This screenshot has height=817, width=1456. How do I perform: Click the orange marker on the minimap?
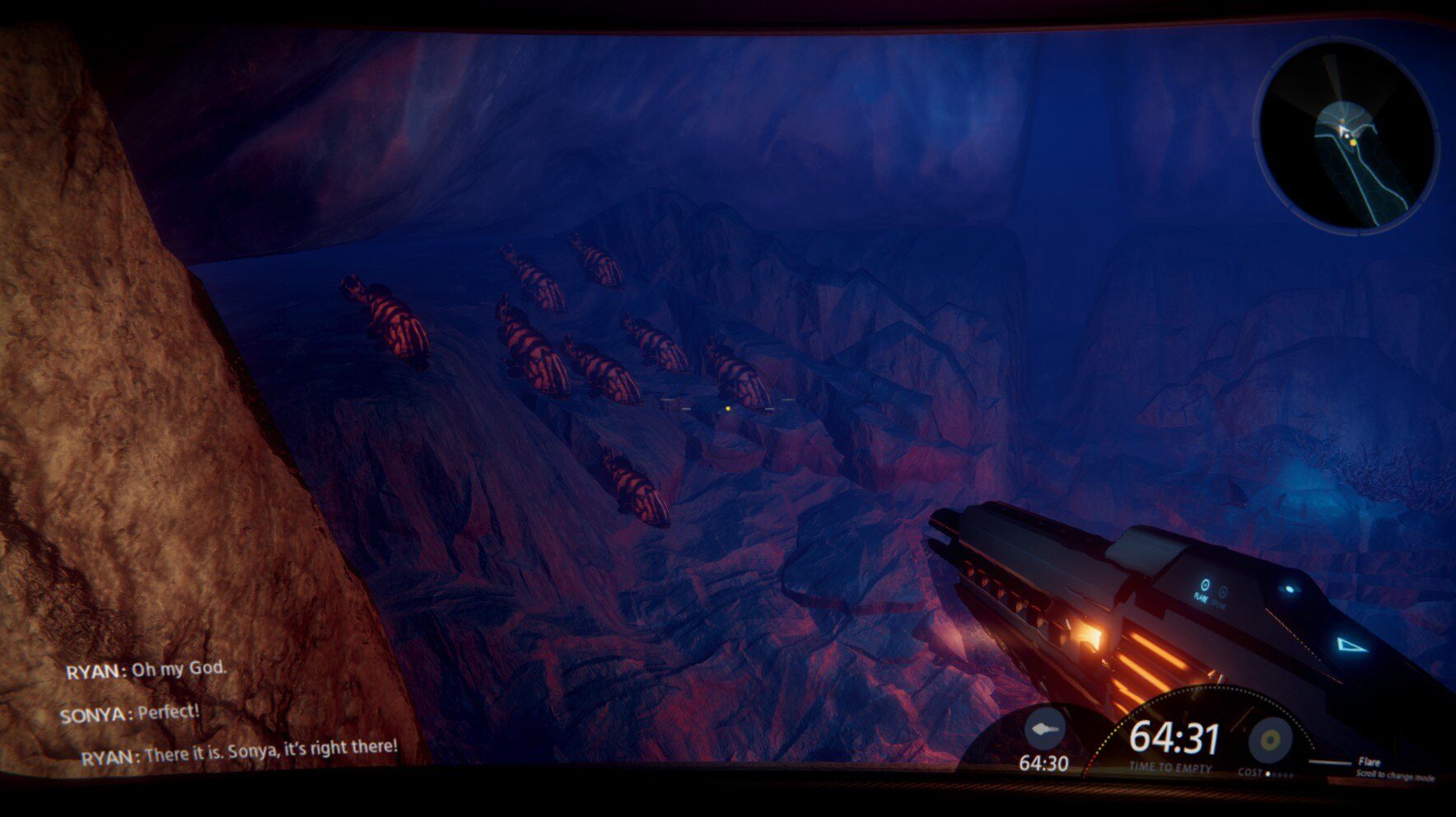point(1352,143)
